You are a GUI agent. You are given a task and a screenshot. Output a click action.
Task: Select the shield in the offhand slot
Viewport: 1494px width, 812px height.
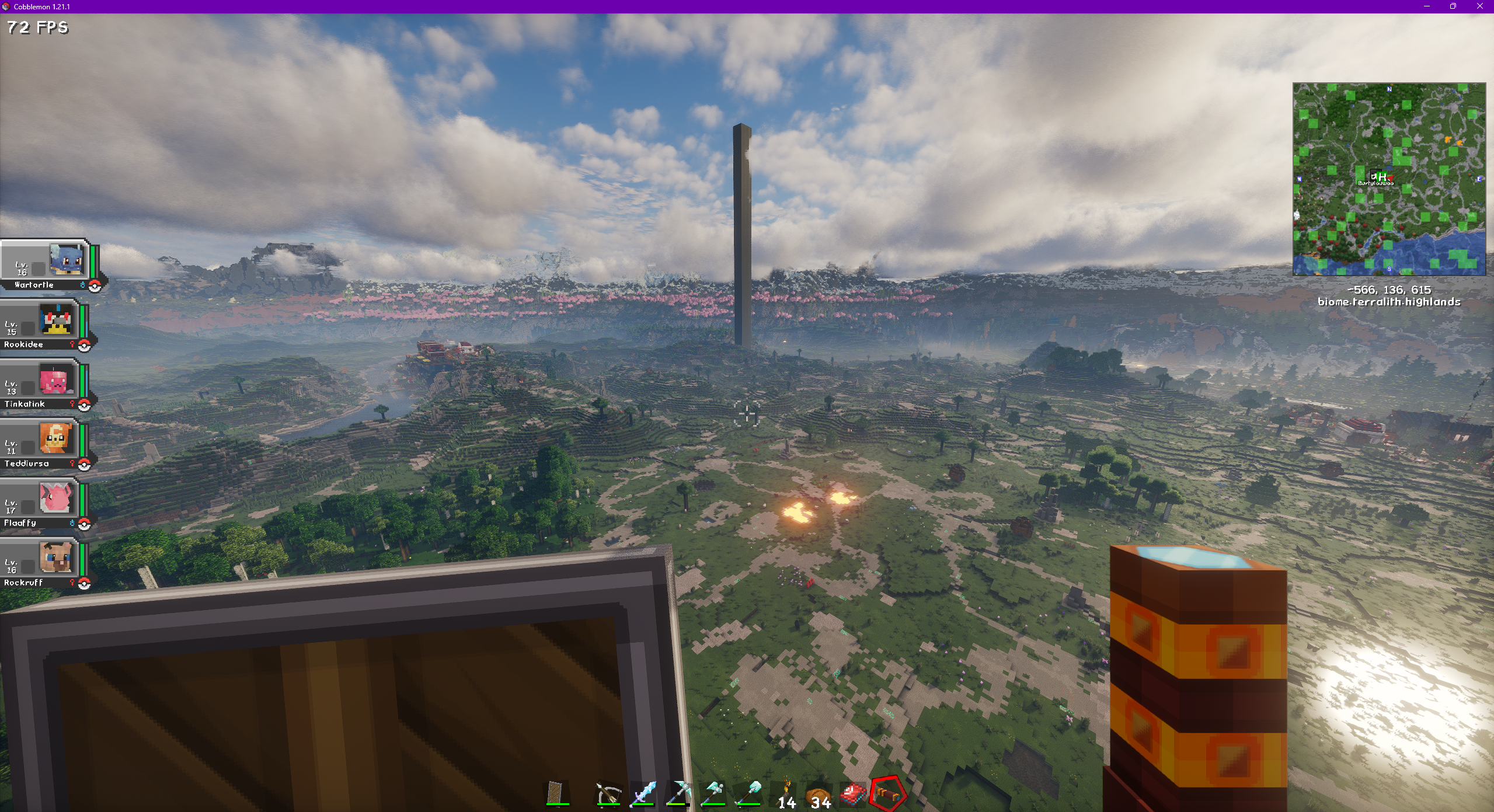pyautogui.click(x=558, y=793)
